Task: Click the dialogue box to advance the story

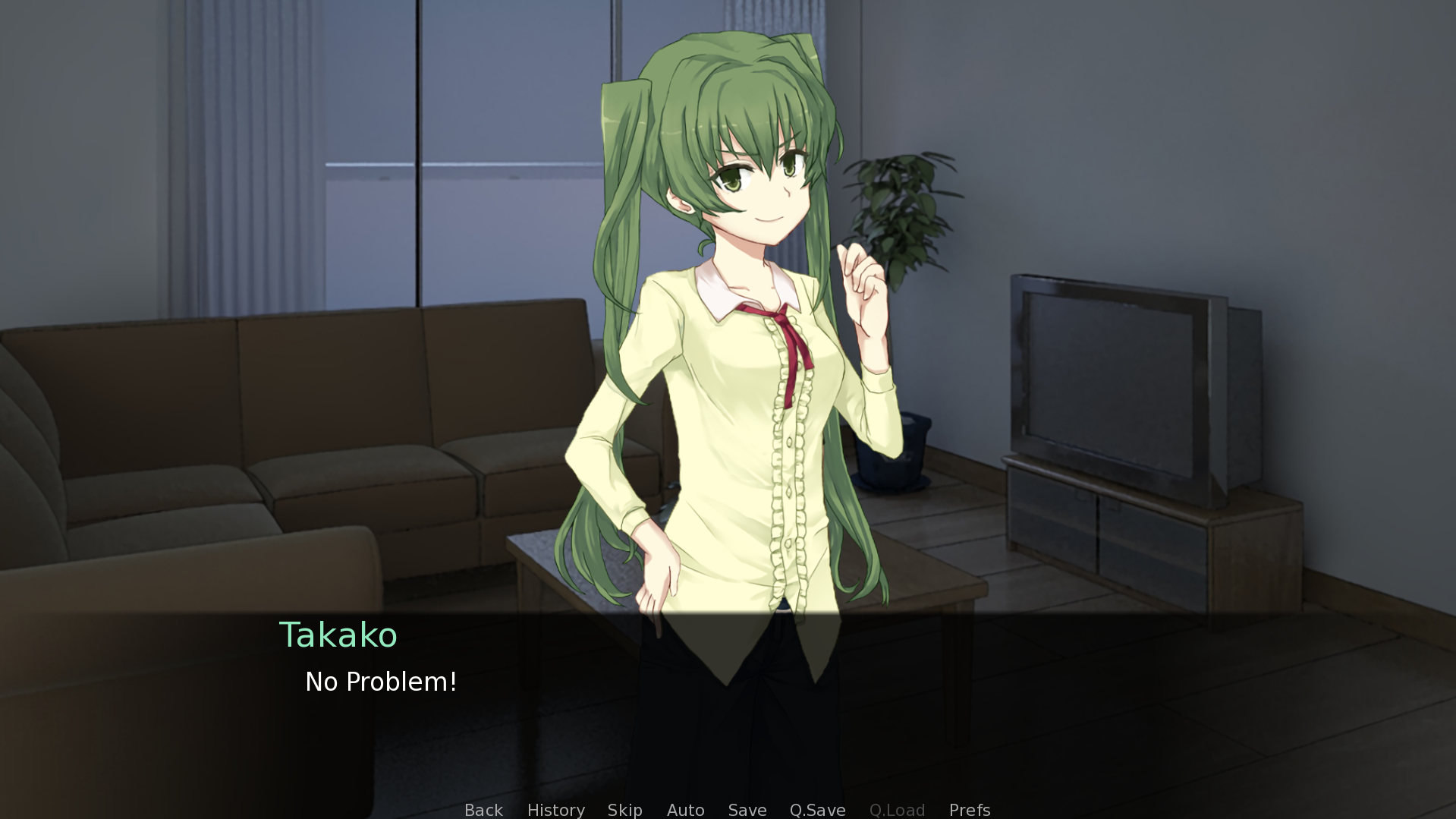Action: pyautogui.click(x=1138, y=683)
